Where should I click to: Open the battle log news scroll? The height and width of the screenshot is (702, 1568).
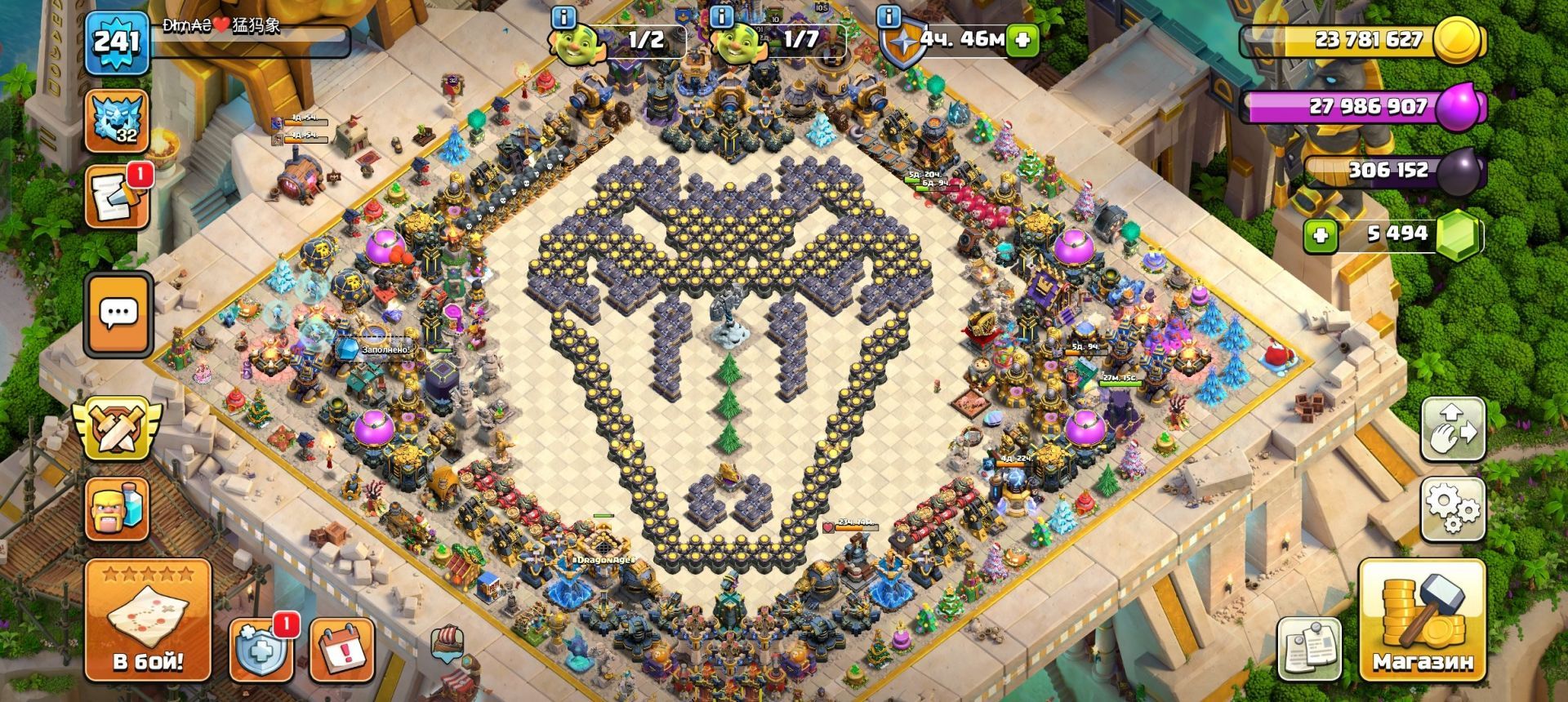point(117,196)
